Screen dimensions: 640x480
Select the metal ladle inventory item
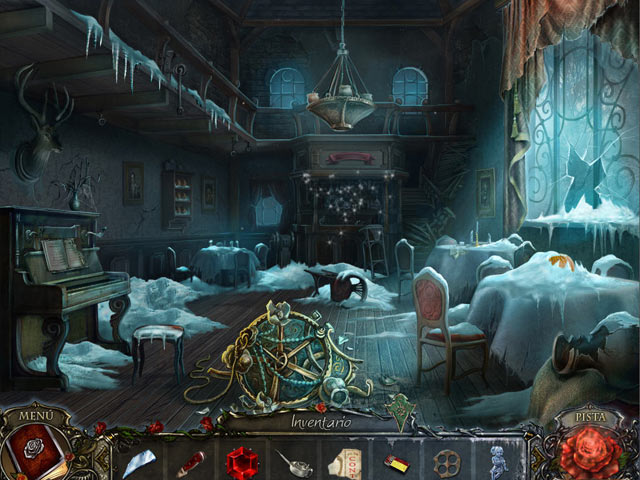tap(291, 463)
